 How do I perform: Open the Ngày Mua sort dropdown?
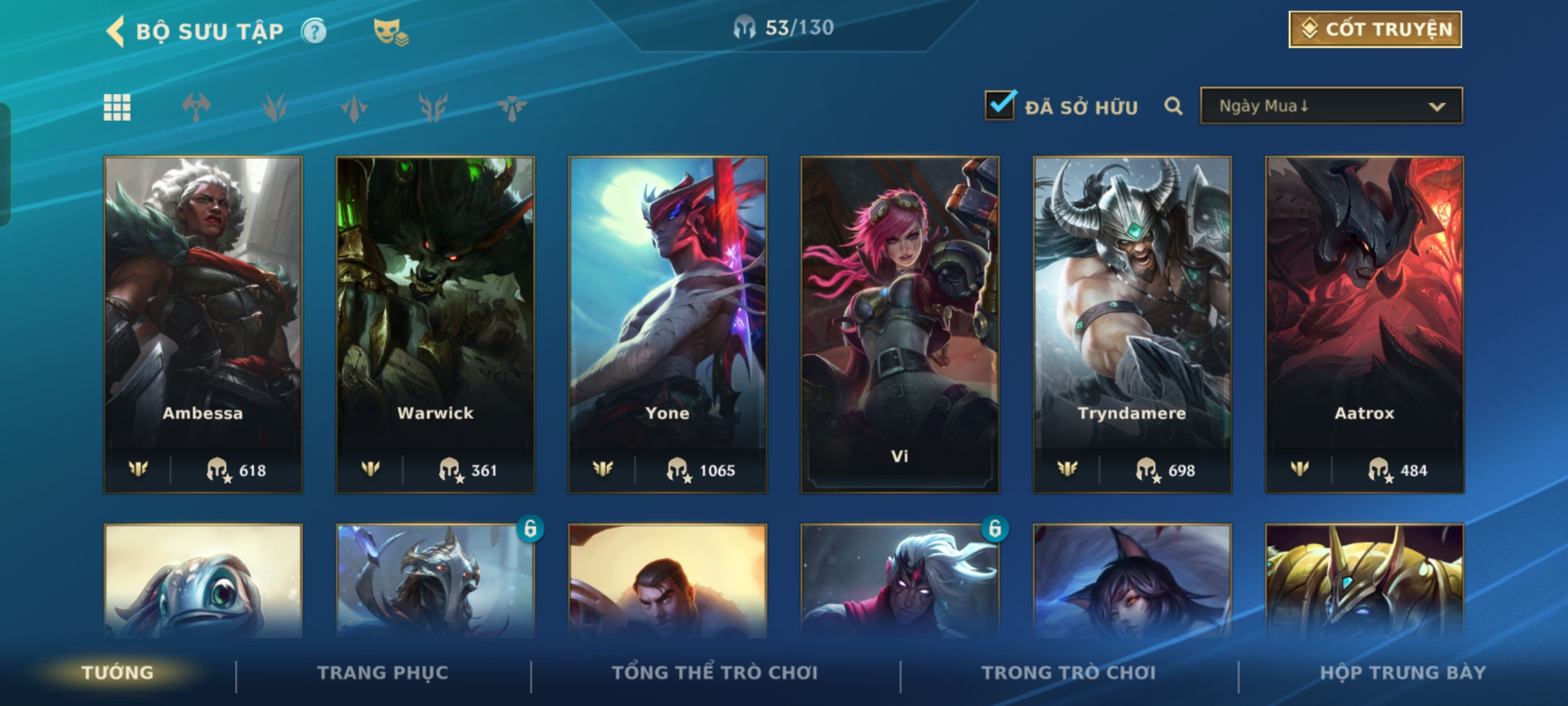pyautogui.click(x=1331, y=106)
